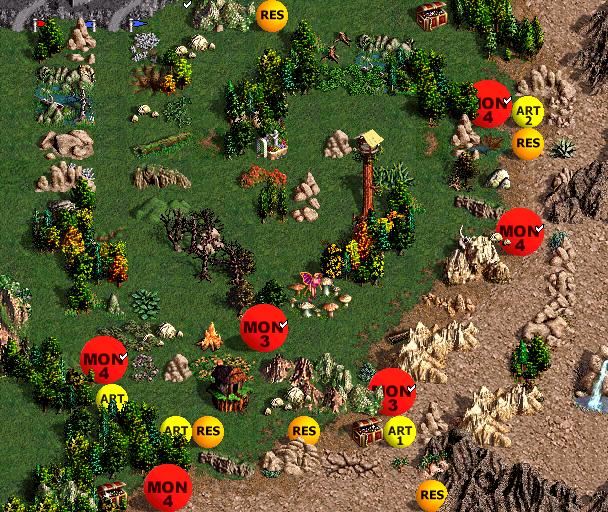
Task: Select the MON 4 marker touching ART 2
Action: pos(489,103)
